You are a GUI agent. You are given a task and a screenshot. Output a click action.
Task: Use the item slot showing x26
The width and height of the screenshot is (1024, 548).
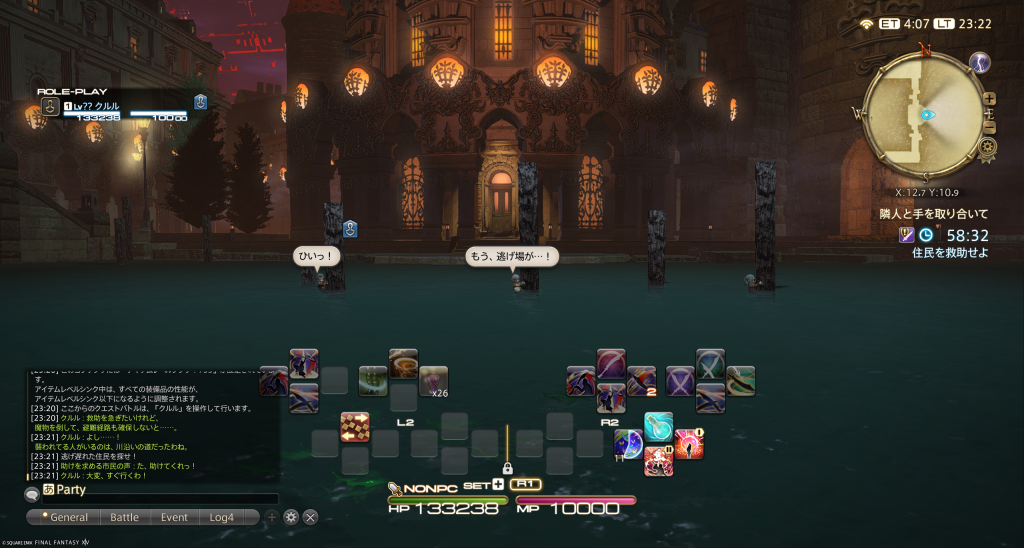434,381
